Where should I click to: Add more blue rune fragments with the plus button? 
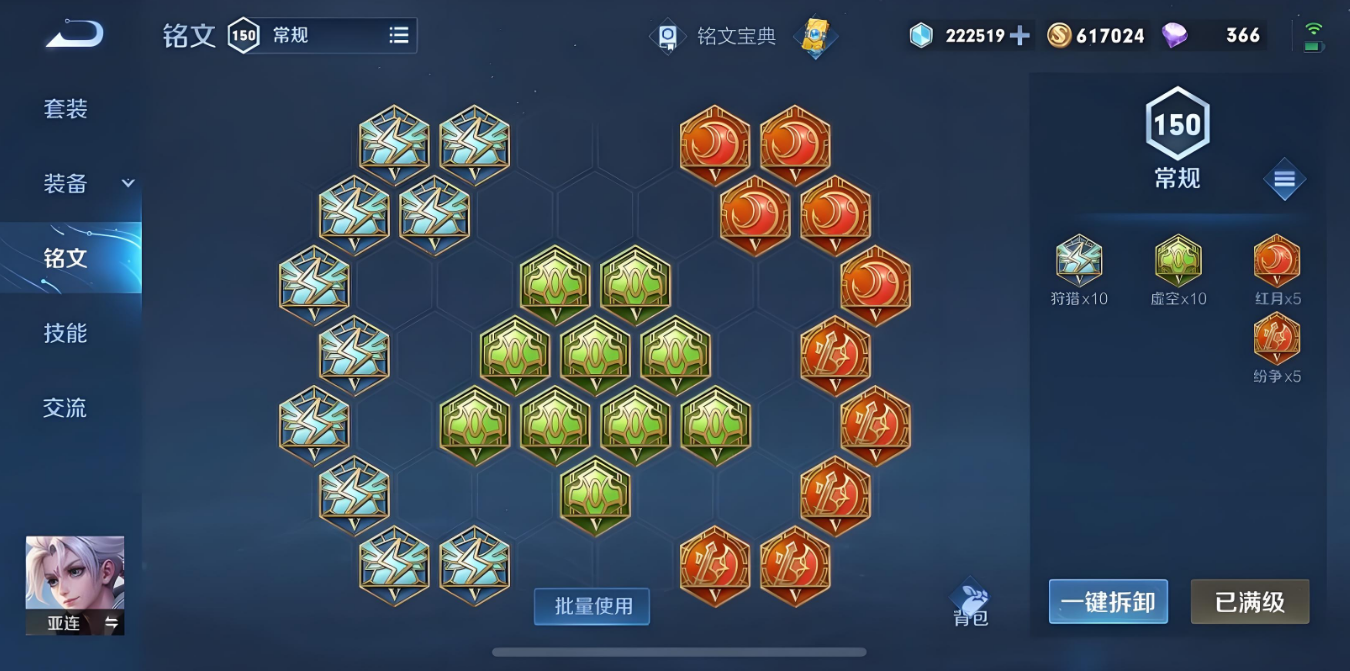pyautogui.click(x=1019, y=36)
